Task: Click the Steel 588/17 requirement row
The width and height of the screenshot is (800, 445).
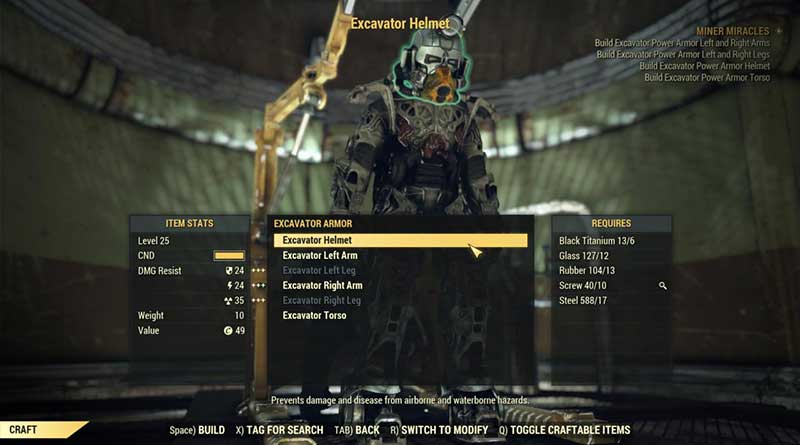Action: [x=585, y=301]
